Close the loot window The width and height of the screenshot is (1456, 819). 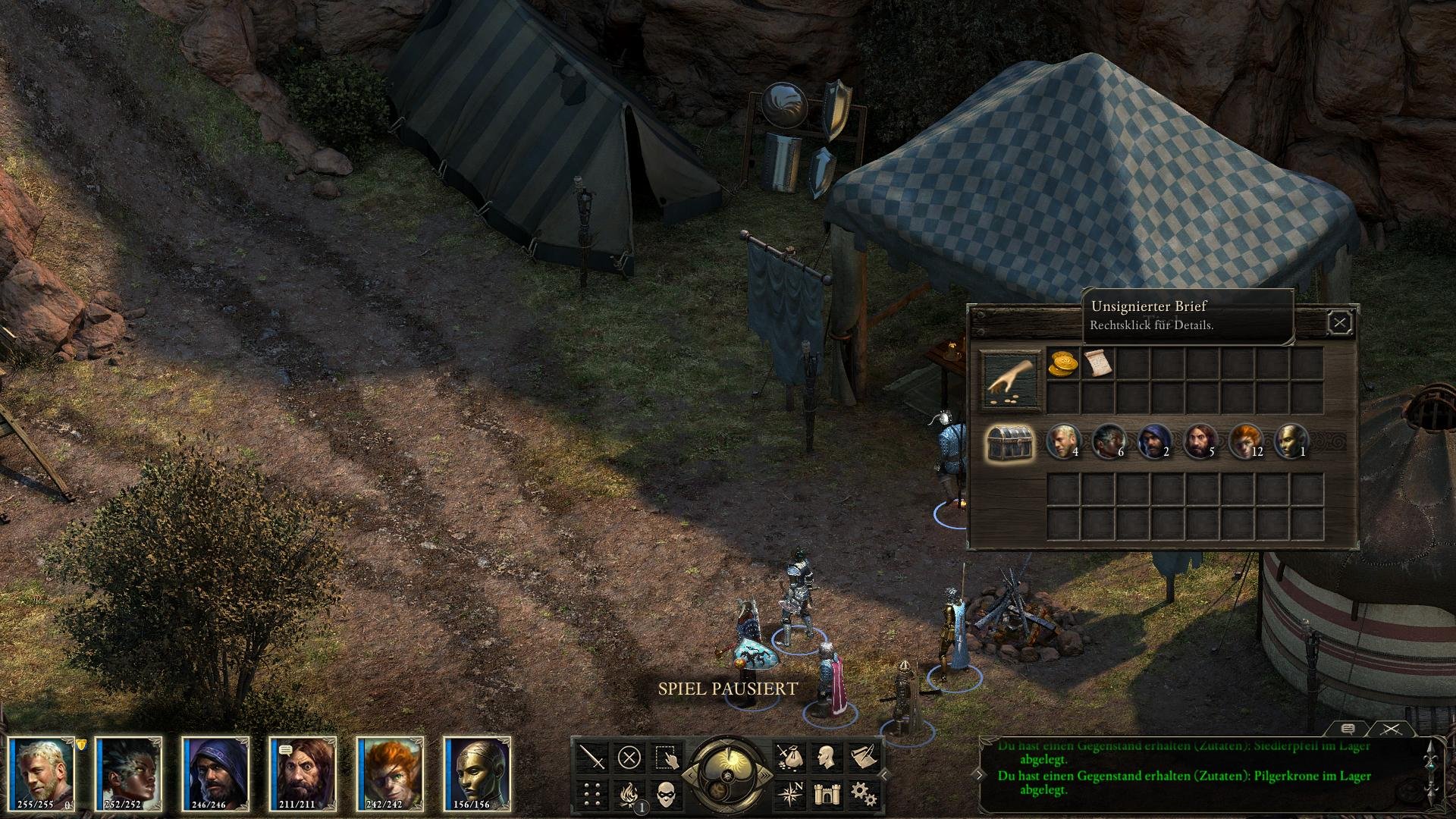(x=1340, y=324)
